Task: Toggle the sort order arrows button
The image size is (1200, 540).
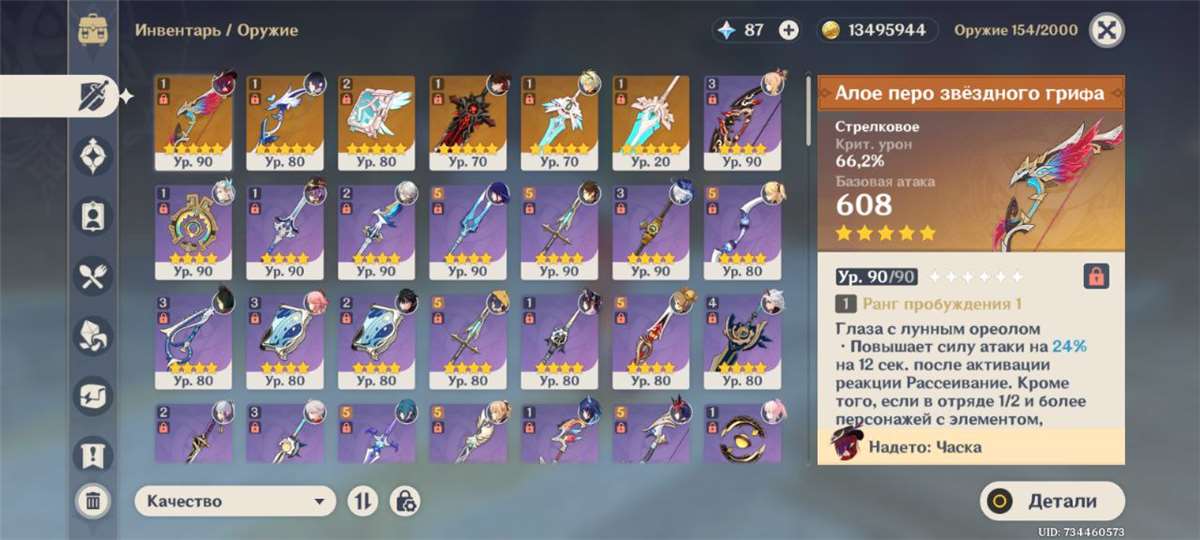Action: (x=361, y=501)
